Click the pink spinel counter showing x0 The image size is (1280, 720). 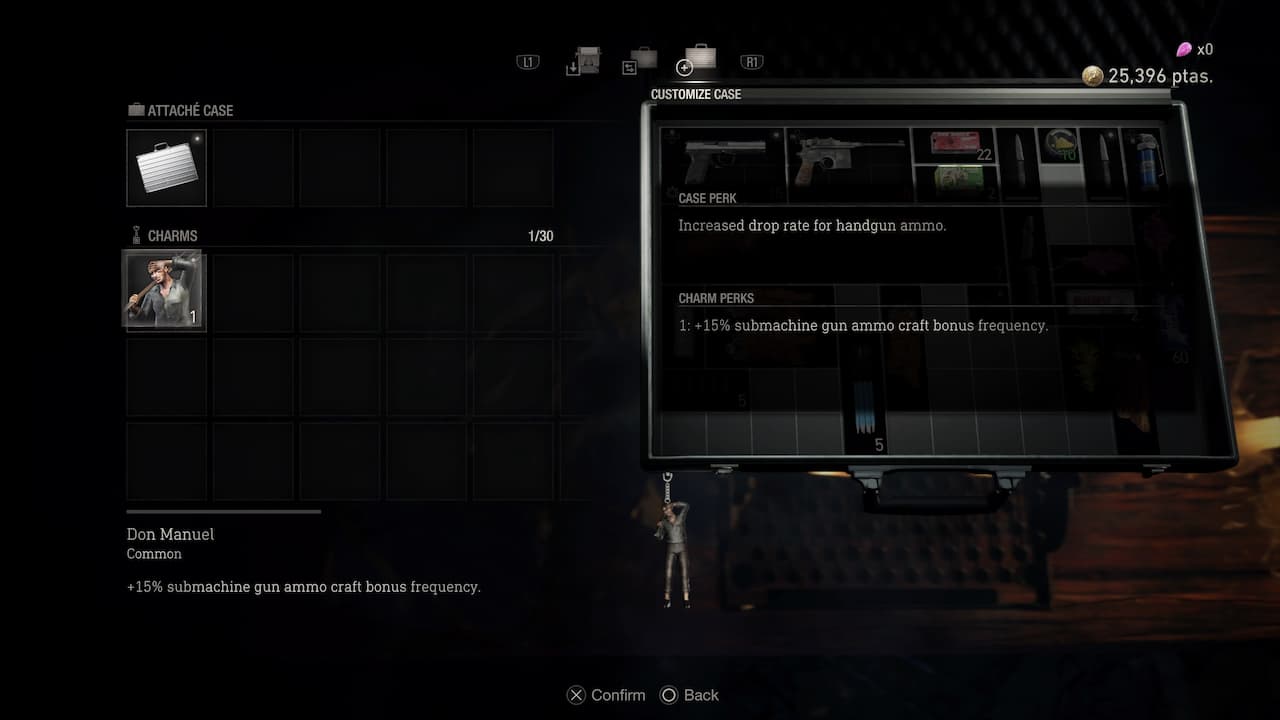tap(1184, 48)
